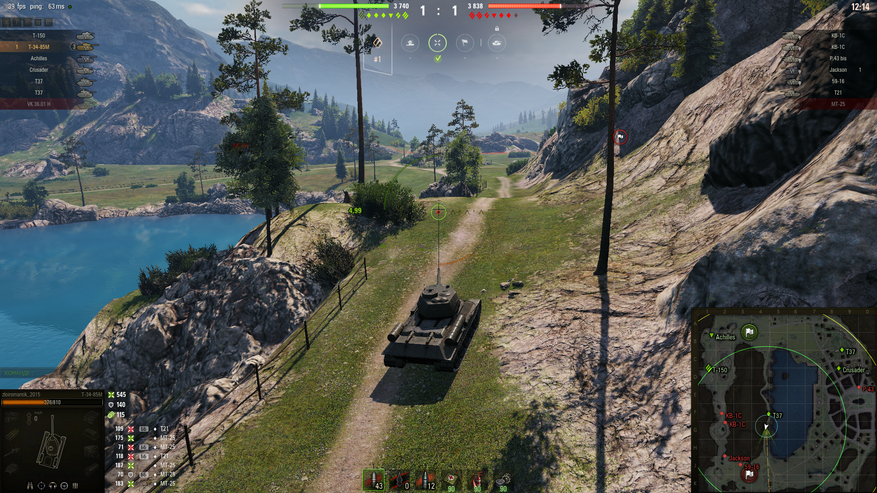Select the first shell type with 43 rounds
This screenshot has height=493, width=877.
(x=375, y=480)
